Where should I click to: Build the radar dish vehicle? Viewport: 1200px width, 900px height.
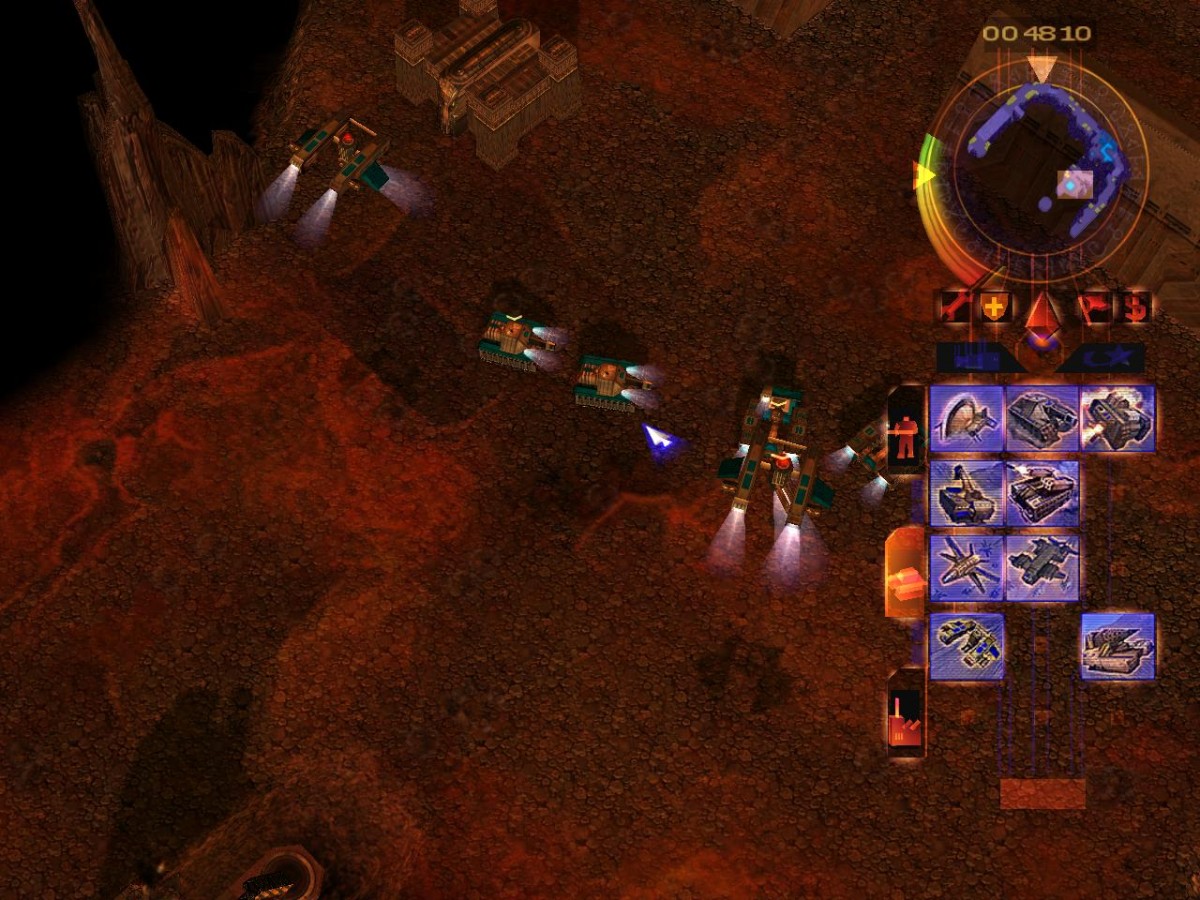(x=967, y=419)
